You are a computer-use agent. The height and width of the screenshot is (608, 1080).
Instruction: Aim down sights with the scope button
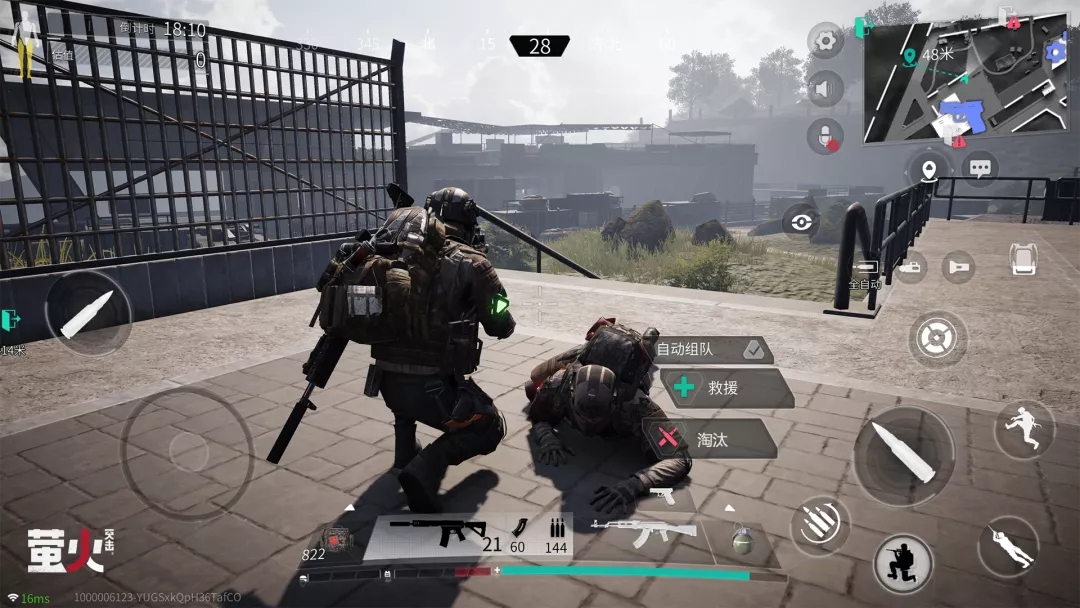[937, 339]
